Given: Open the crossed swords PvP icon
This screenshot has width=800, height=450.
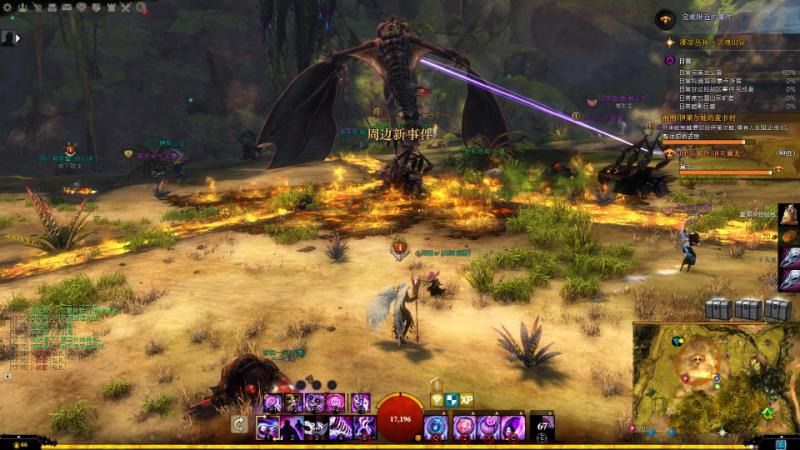Looking at the screenshot, I should tap(125, 7).
